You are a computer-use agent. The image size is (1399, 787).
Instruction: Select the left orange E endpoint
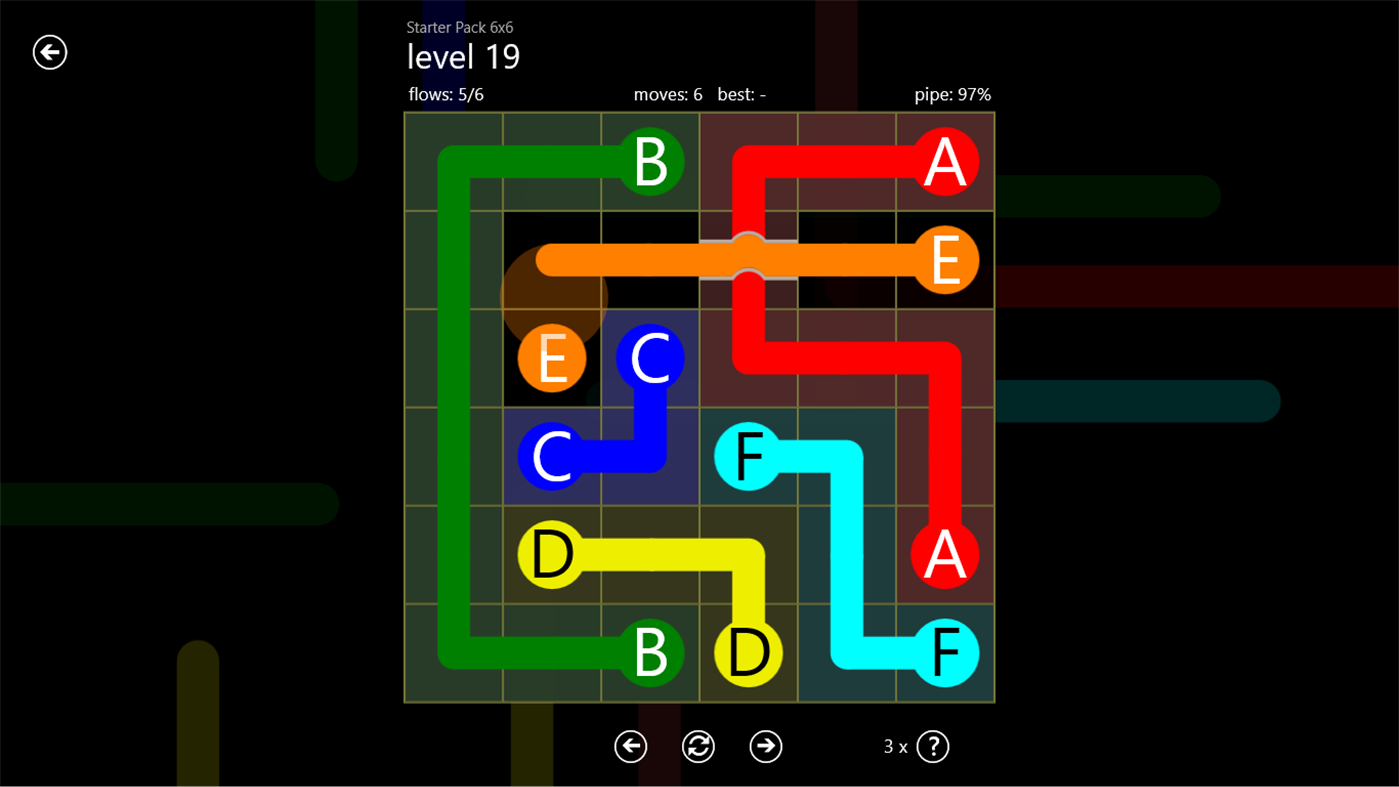[x=551, y=358]
